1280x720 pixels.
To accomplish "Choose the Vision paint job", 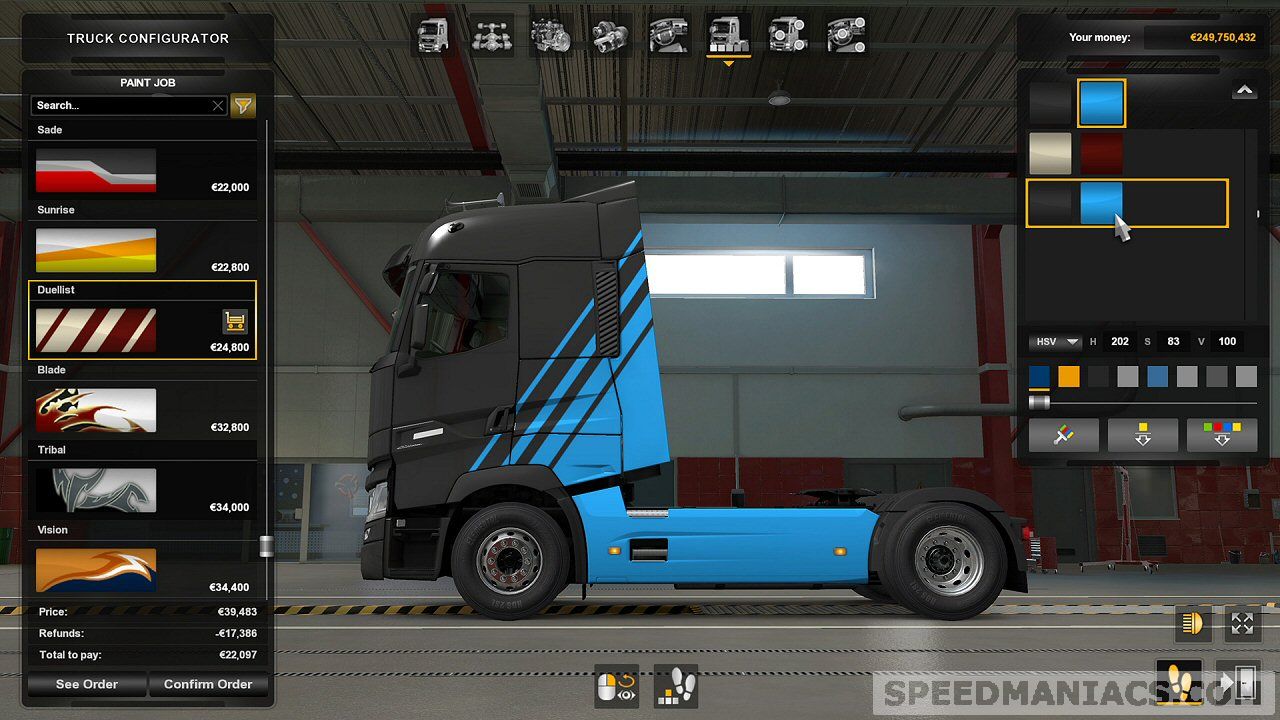I will (96, 569).
